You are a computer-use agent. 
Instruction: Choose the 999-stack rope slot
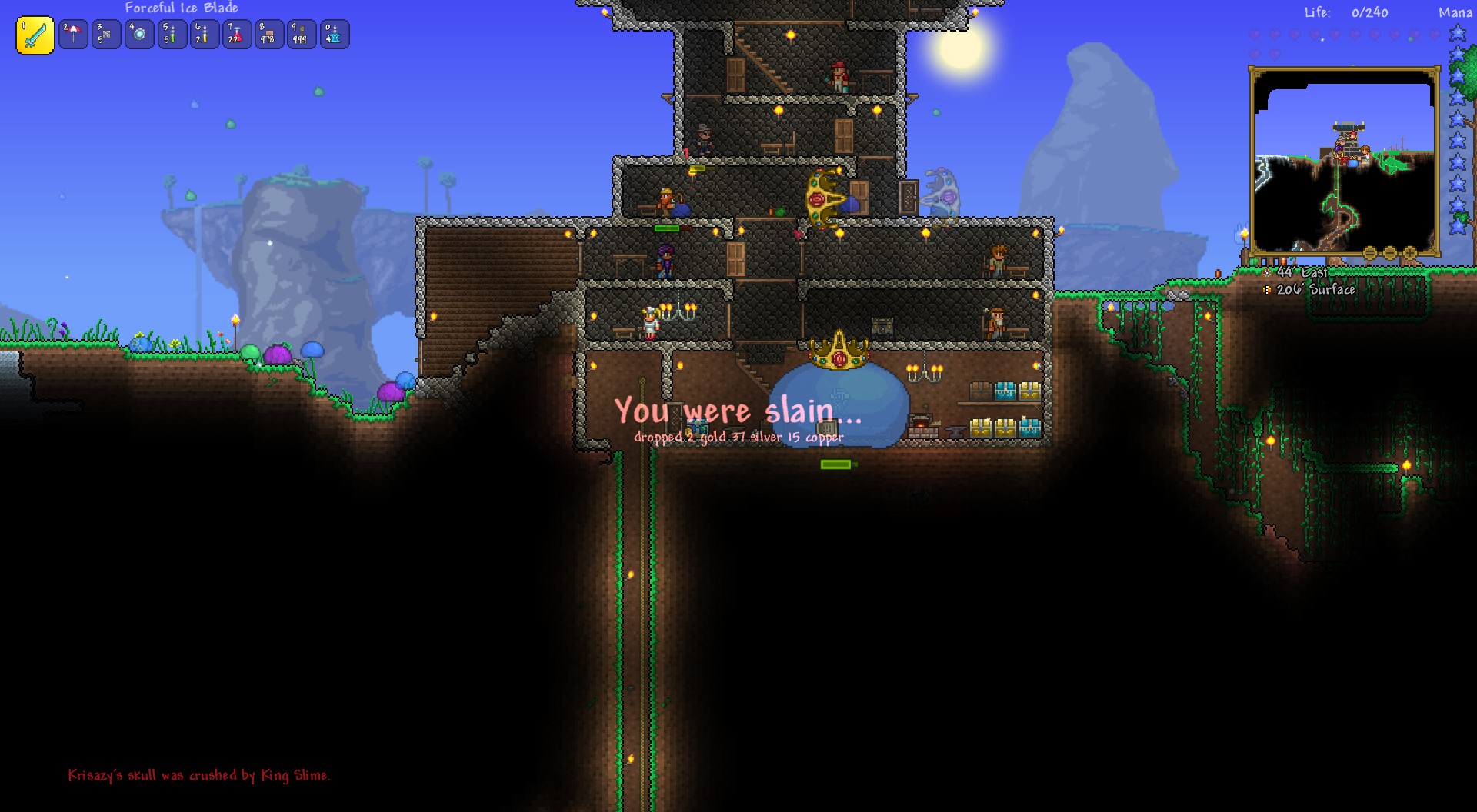click(x=301, y=35)
